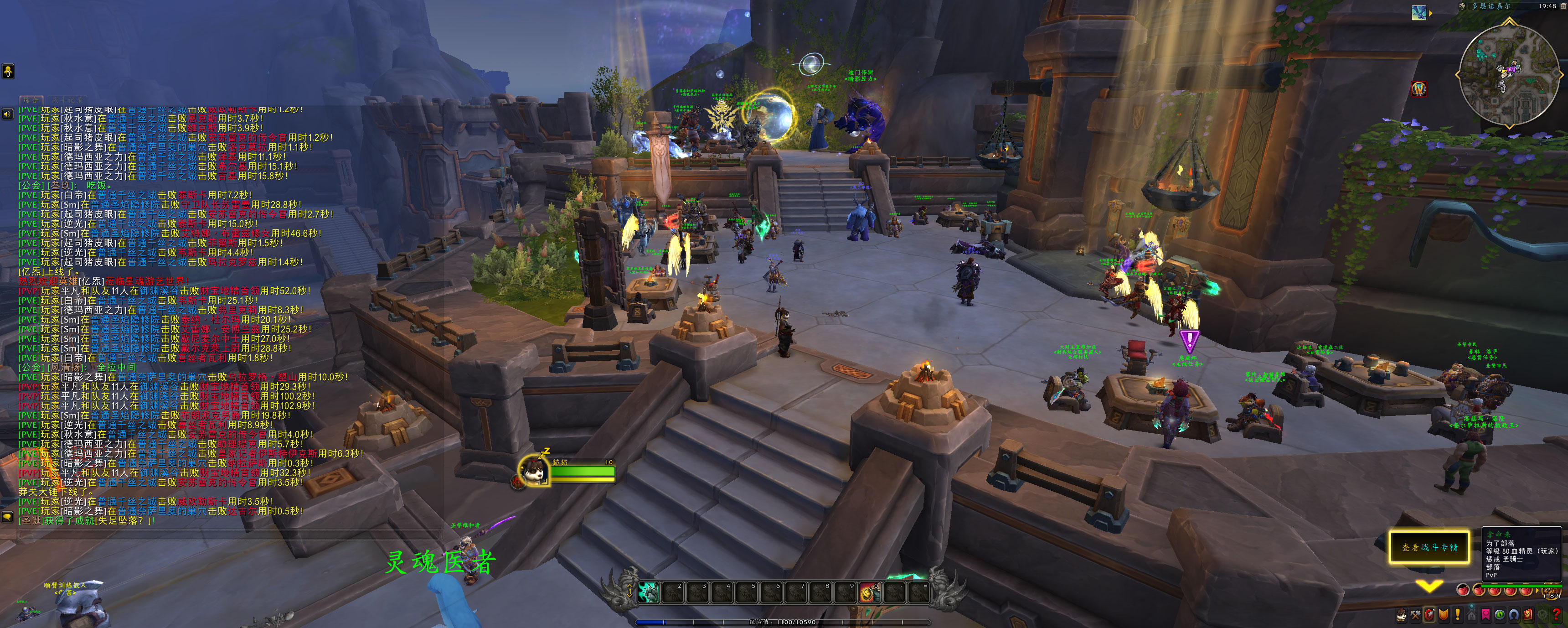Open the character info panda portrait
Image resolution: width=1568 pixels, height=628 pixels.
click(x=1401, y=615)
